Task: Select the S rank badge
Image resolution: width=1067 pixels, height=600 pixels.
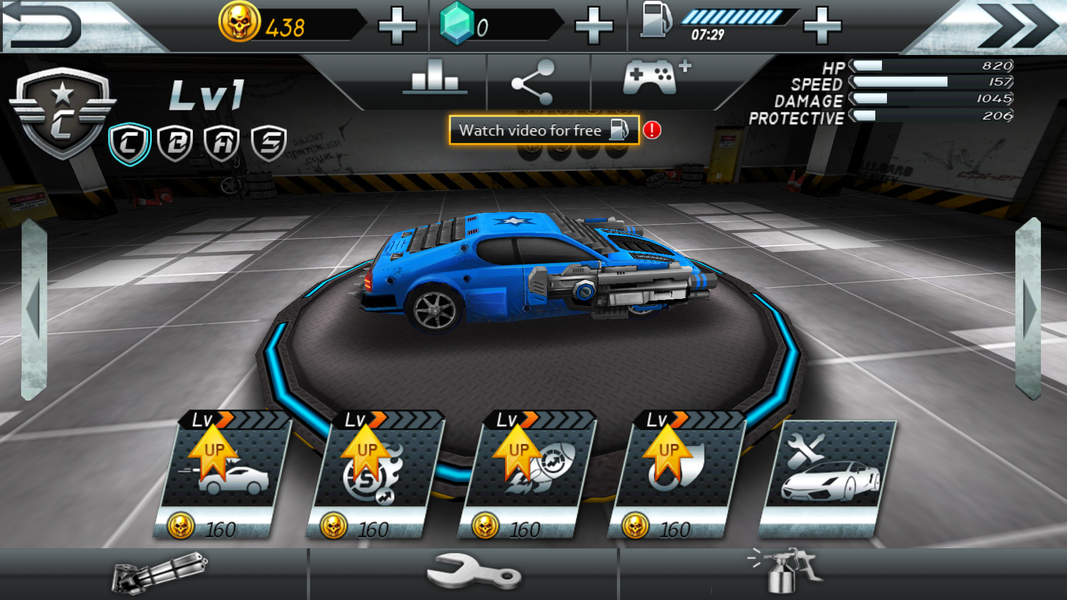Action: (x=268, y=144)
